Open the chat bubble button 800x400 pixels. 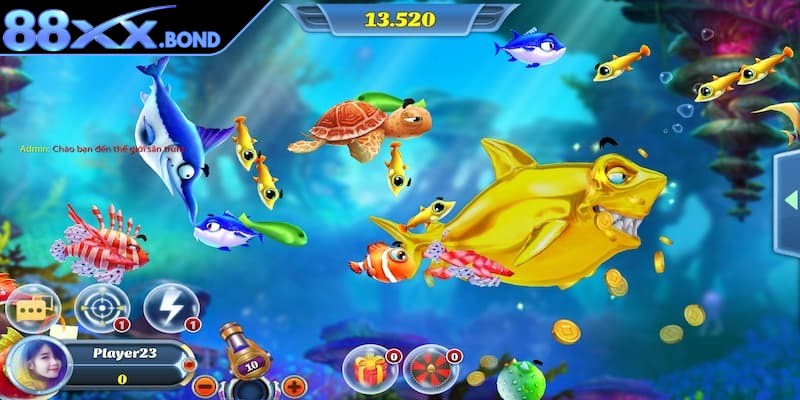(x=32, y=307)
